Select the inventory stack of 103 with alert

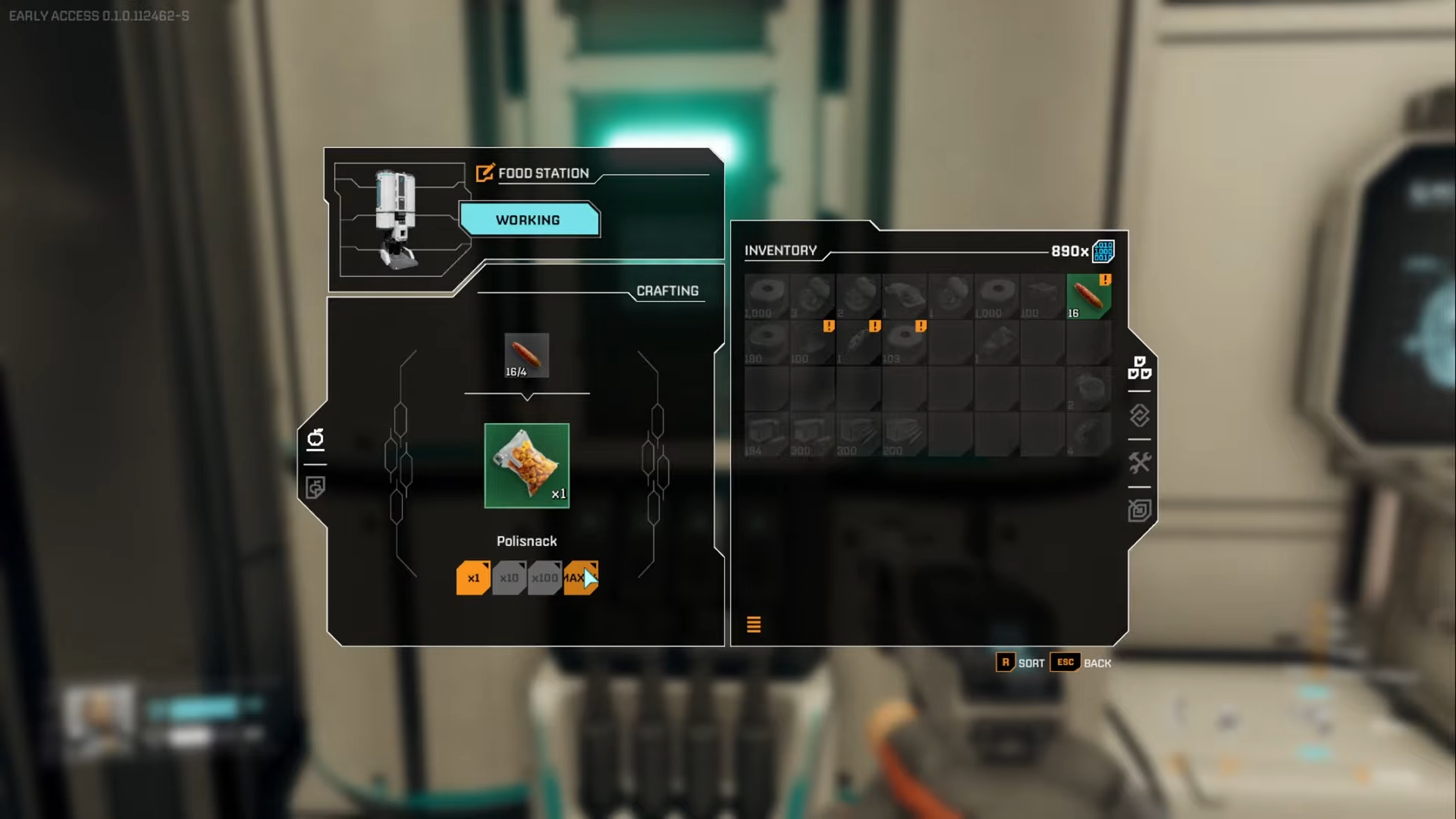[x=904, y=343]
